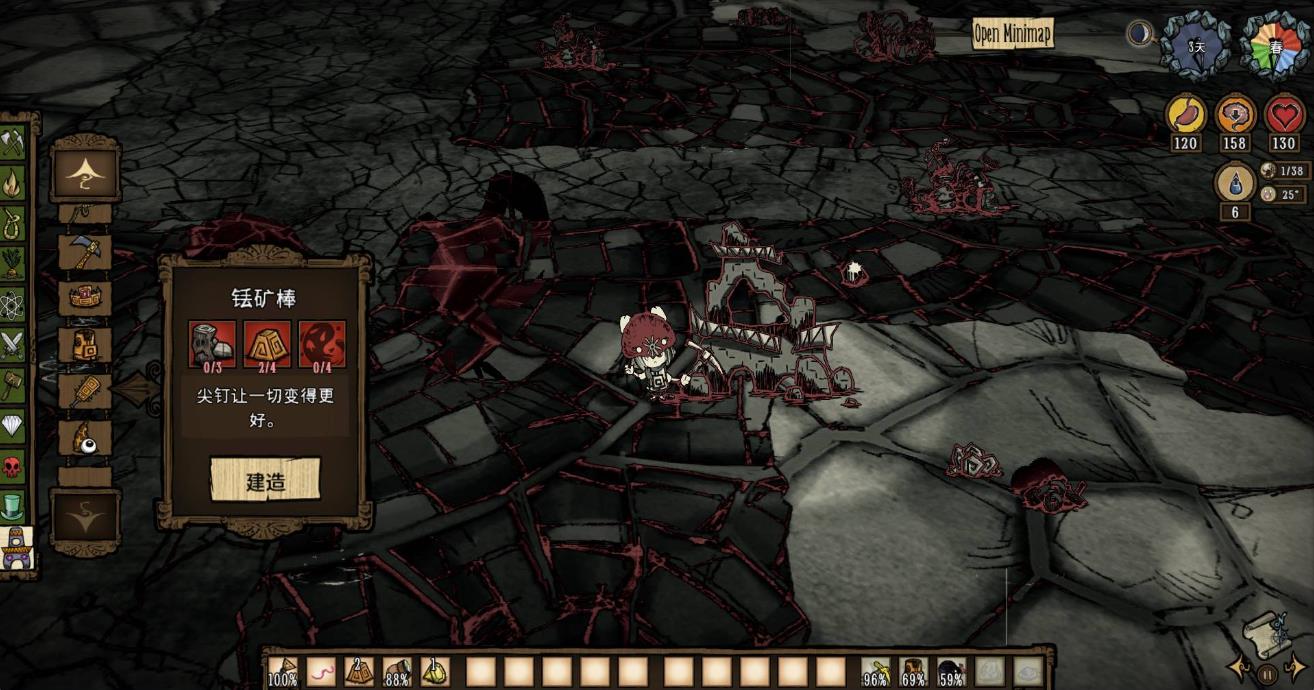Click the pause button in corner
The image size is (1314, 690).
point(1266,674)
